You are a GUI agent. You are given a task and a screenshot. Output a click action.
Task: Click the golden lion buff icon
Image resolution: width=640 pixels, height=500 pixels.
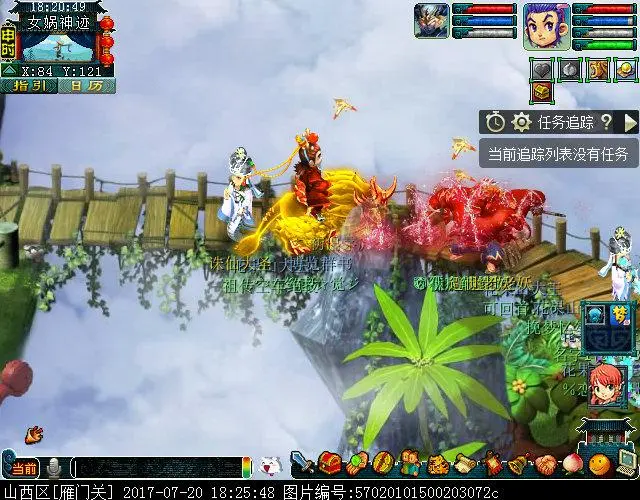point(598,69)
